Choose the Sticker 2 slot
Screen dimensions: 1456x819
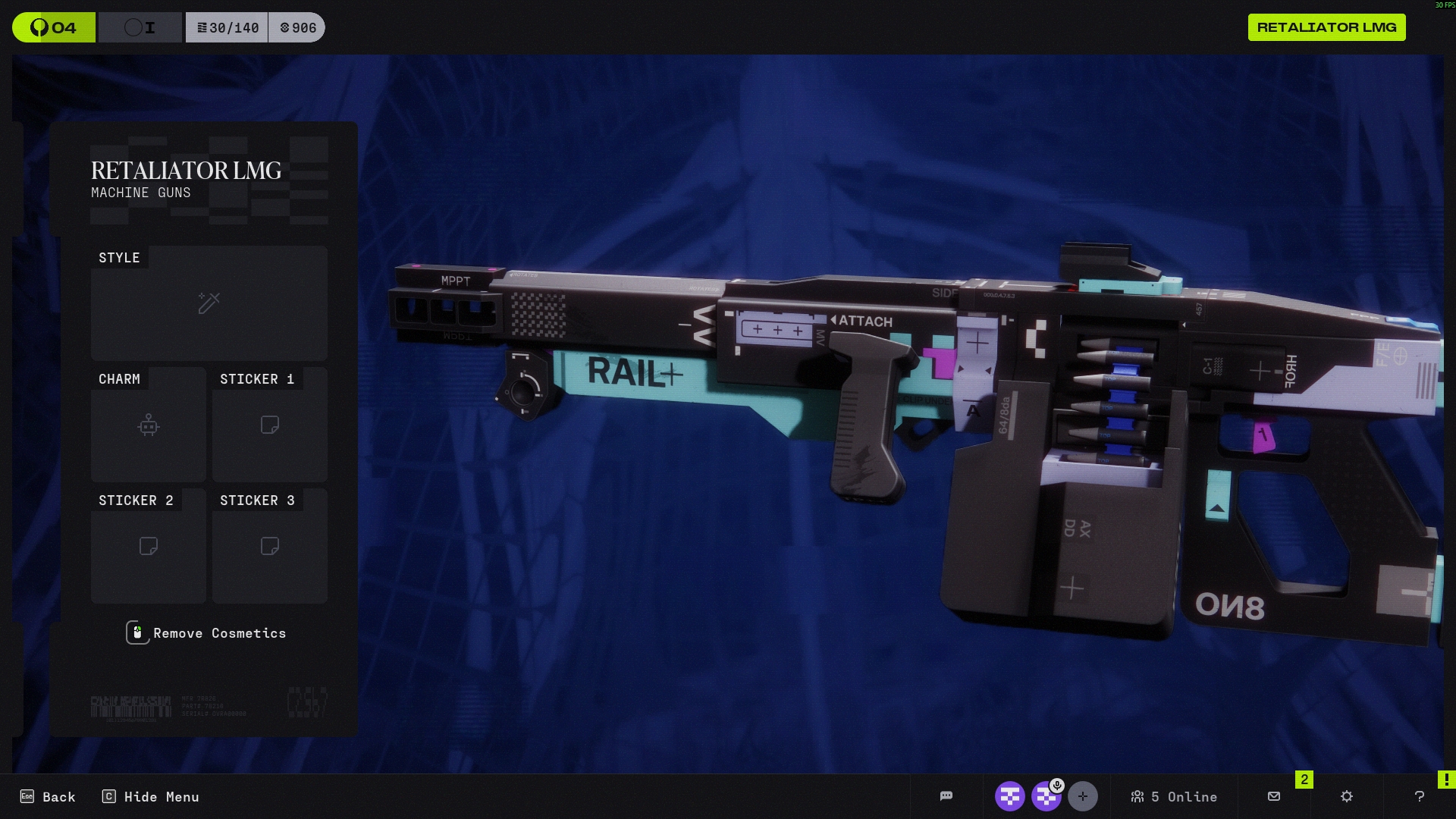tap(148, 546)
